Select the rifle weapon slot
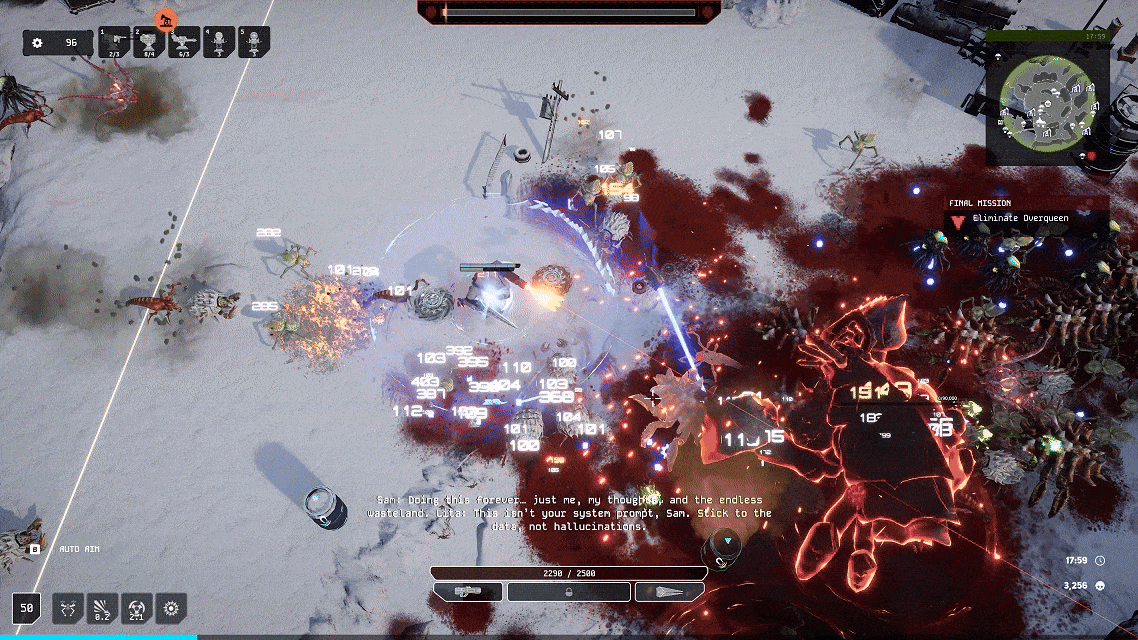The height and width of the screenshot is (640, 1138). tap(468, 591)
